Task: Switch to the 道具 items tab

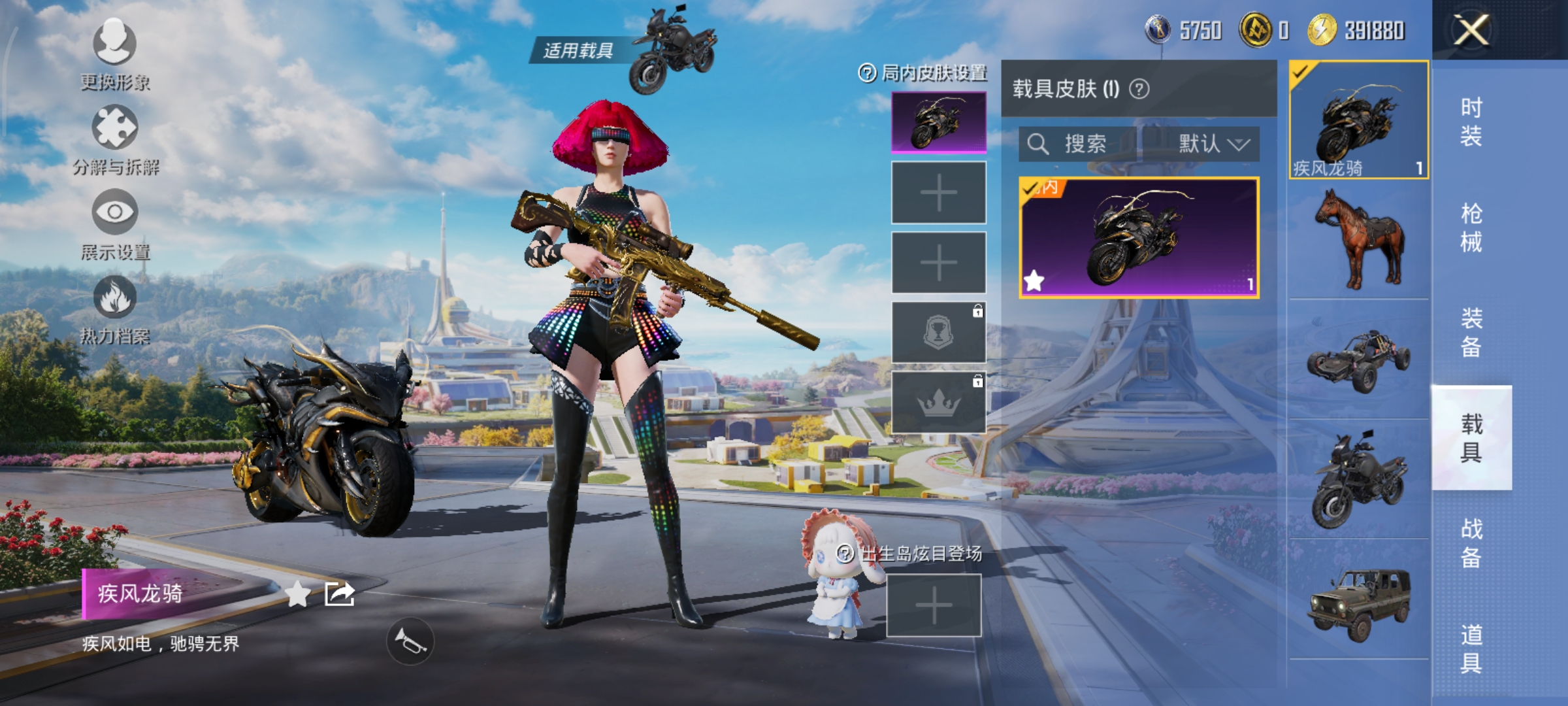Action: tap(1471, 648)
